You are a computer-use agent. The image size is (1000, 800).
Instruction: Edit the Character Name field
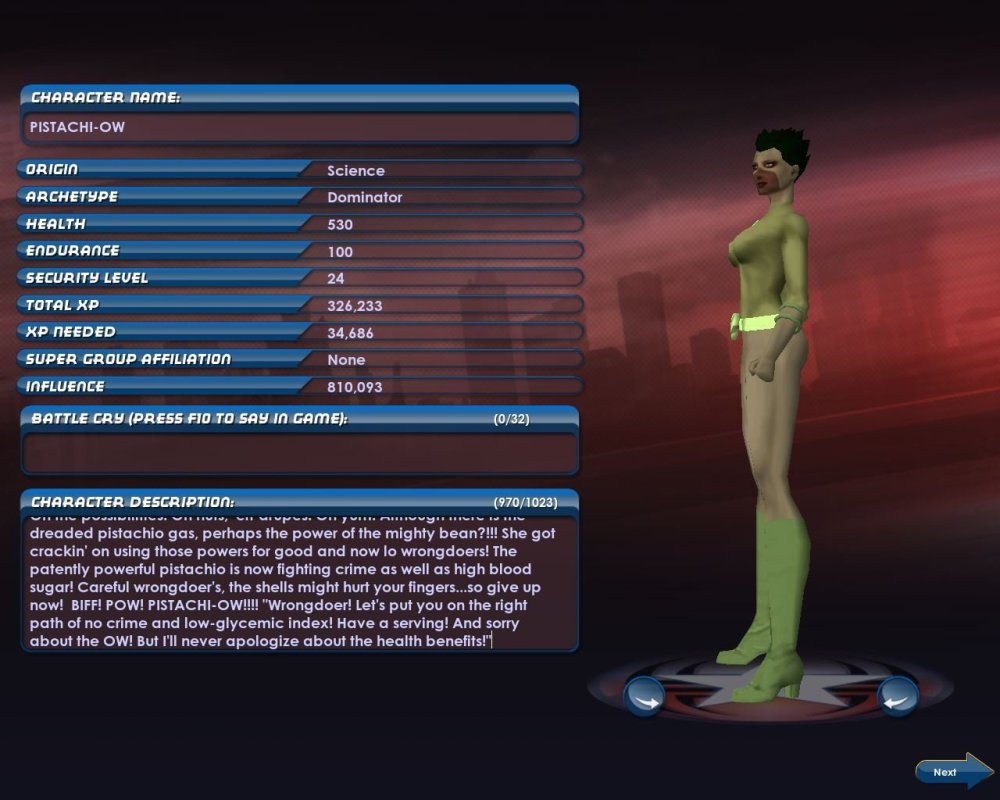coord(299,128)
